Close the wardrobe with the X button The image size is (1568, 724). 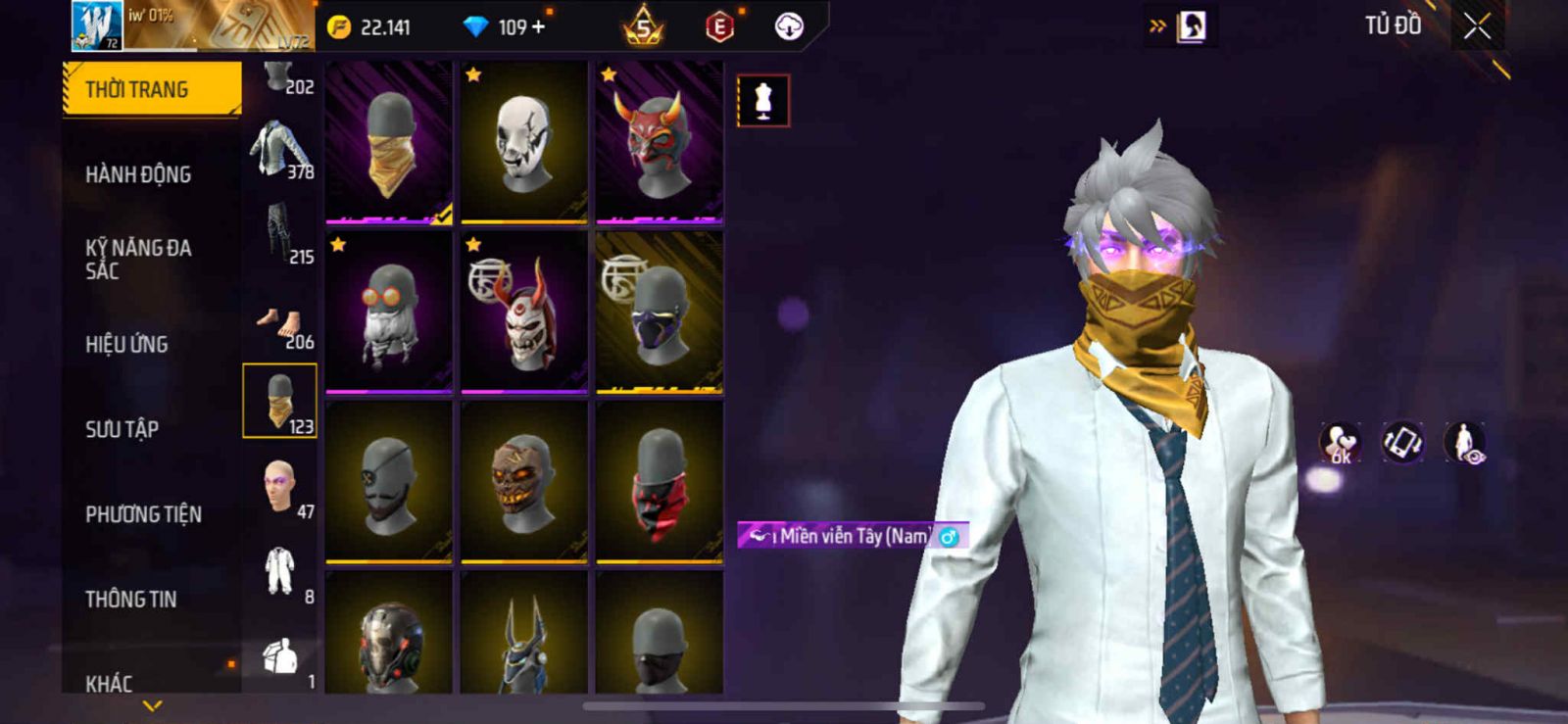[1477, 26]
